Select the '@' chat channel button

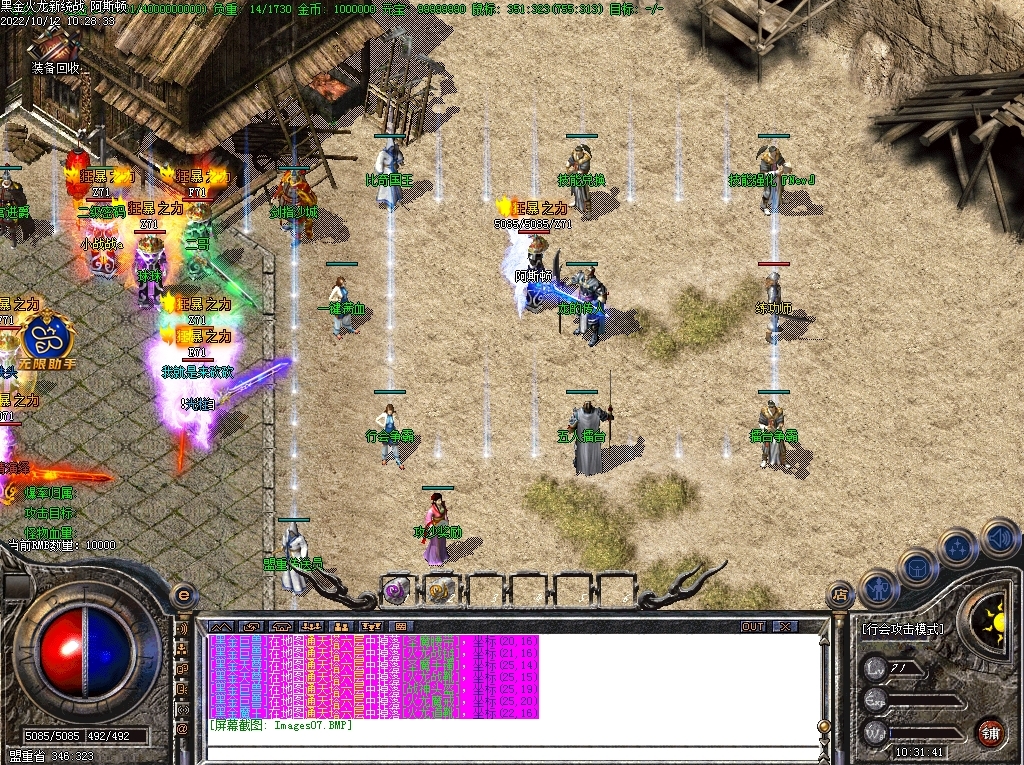coord(183,729)
